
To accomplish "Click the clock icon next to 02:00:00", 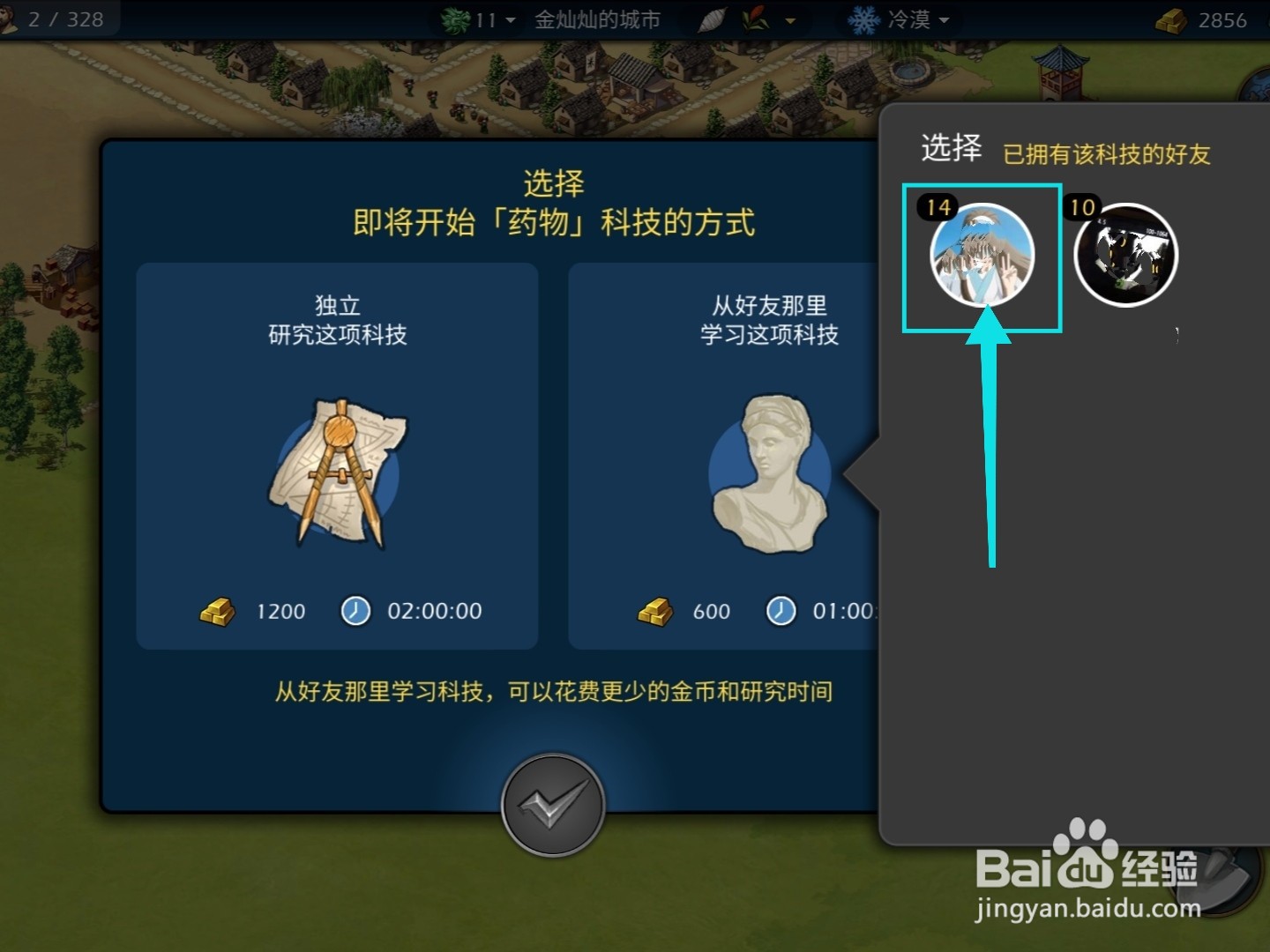I will [355, 611].
